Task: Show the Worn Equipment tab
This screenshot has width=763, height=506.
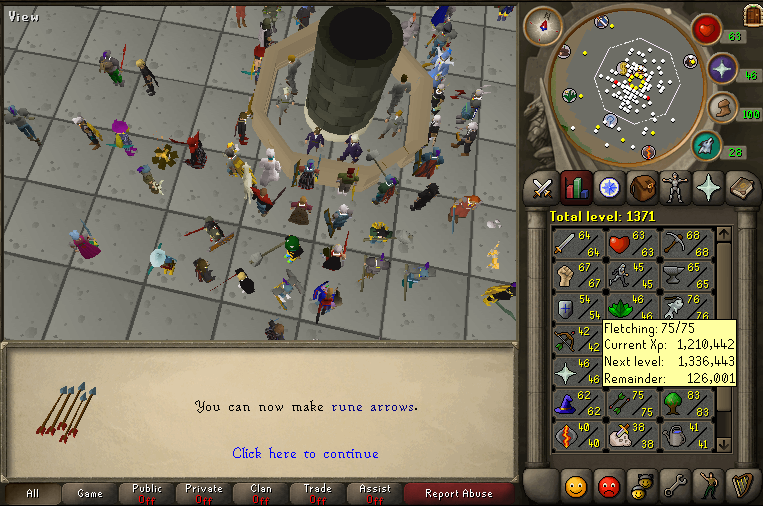Action: pos(675,187)
